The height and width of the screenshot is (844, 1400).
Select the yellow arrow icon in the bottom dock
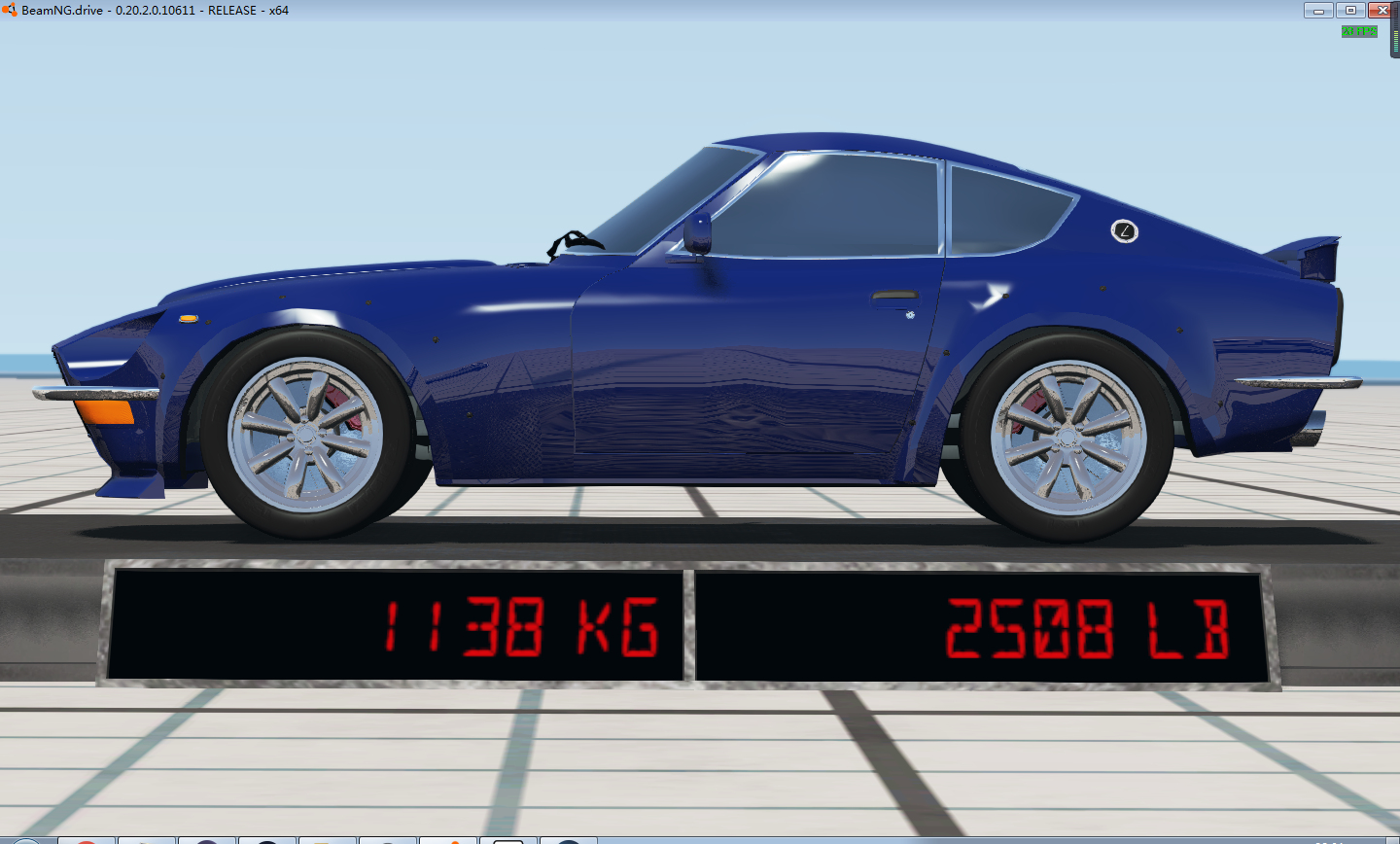(146, 840)
